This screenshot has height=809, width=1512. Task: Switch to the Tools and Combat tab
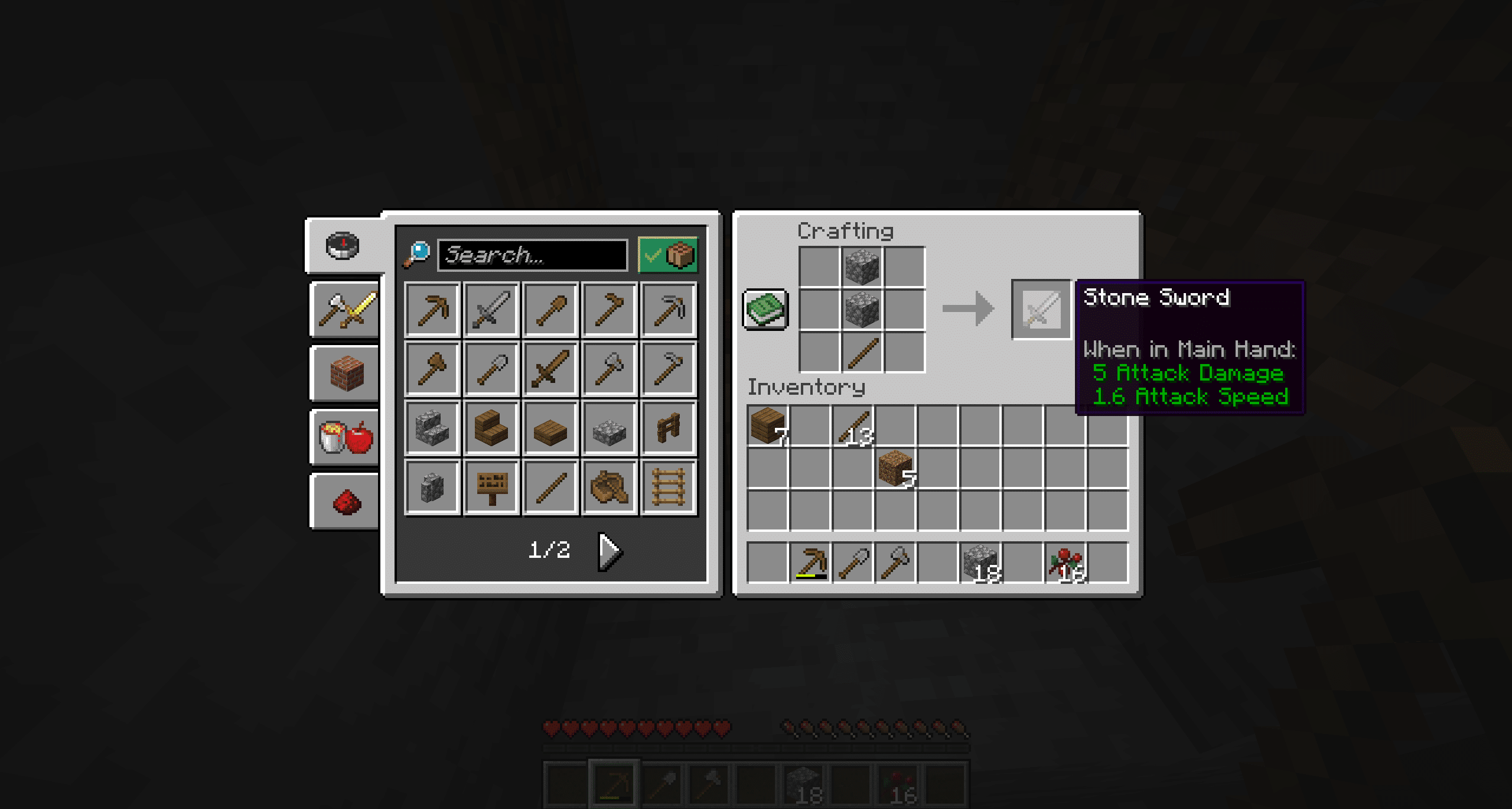[x=344, y=308]
